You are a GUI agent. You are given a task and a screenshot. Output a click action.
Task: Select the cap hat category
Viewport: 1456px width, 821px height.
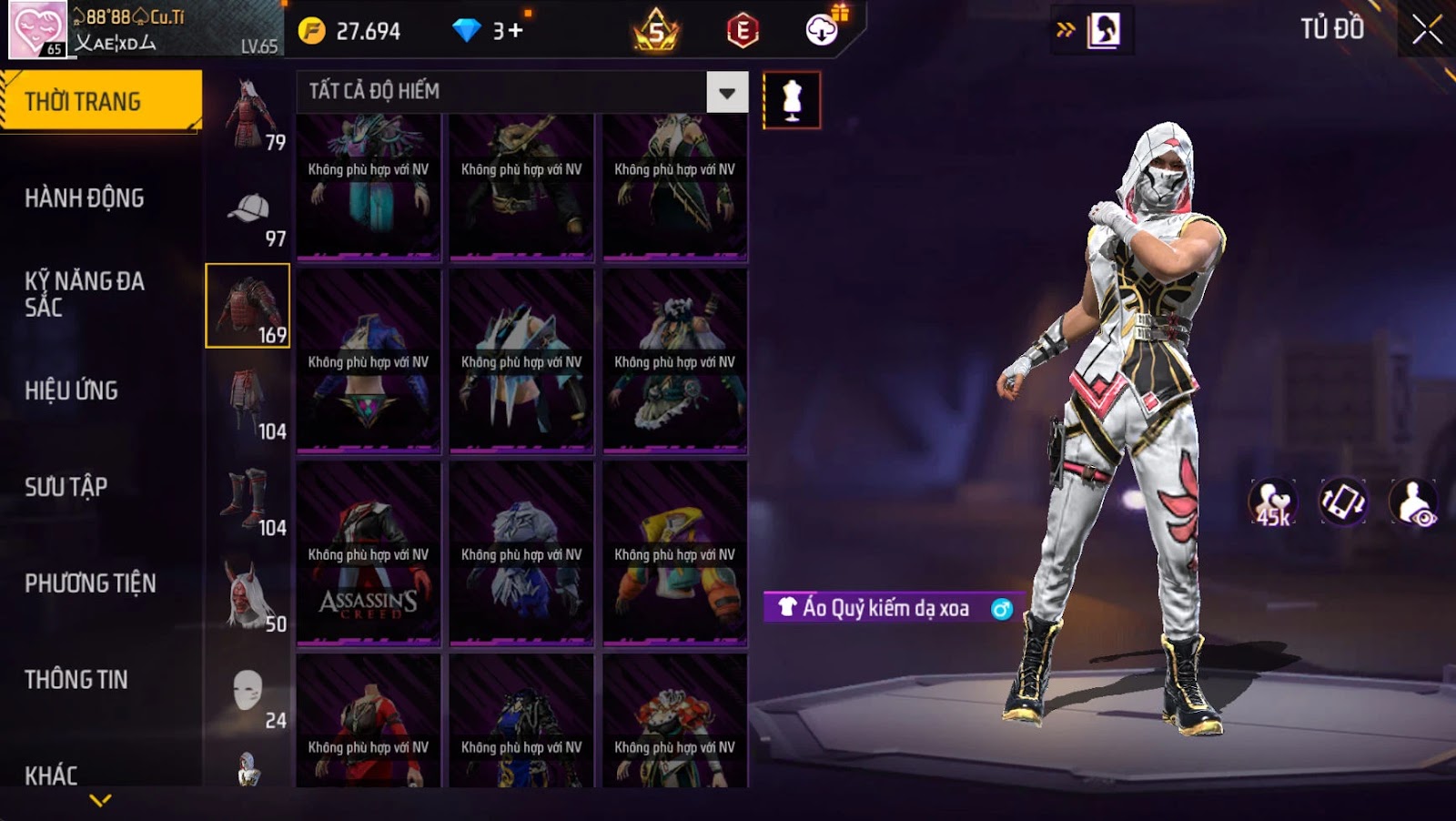pos(248,209)
